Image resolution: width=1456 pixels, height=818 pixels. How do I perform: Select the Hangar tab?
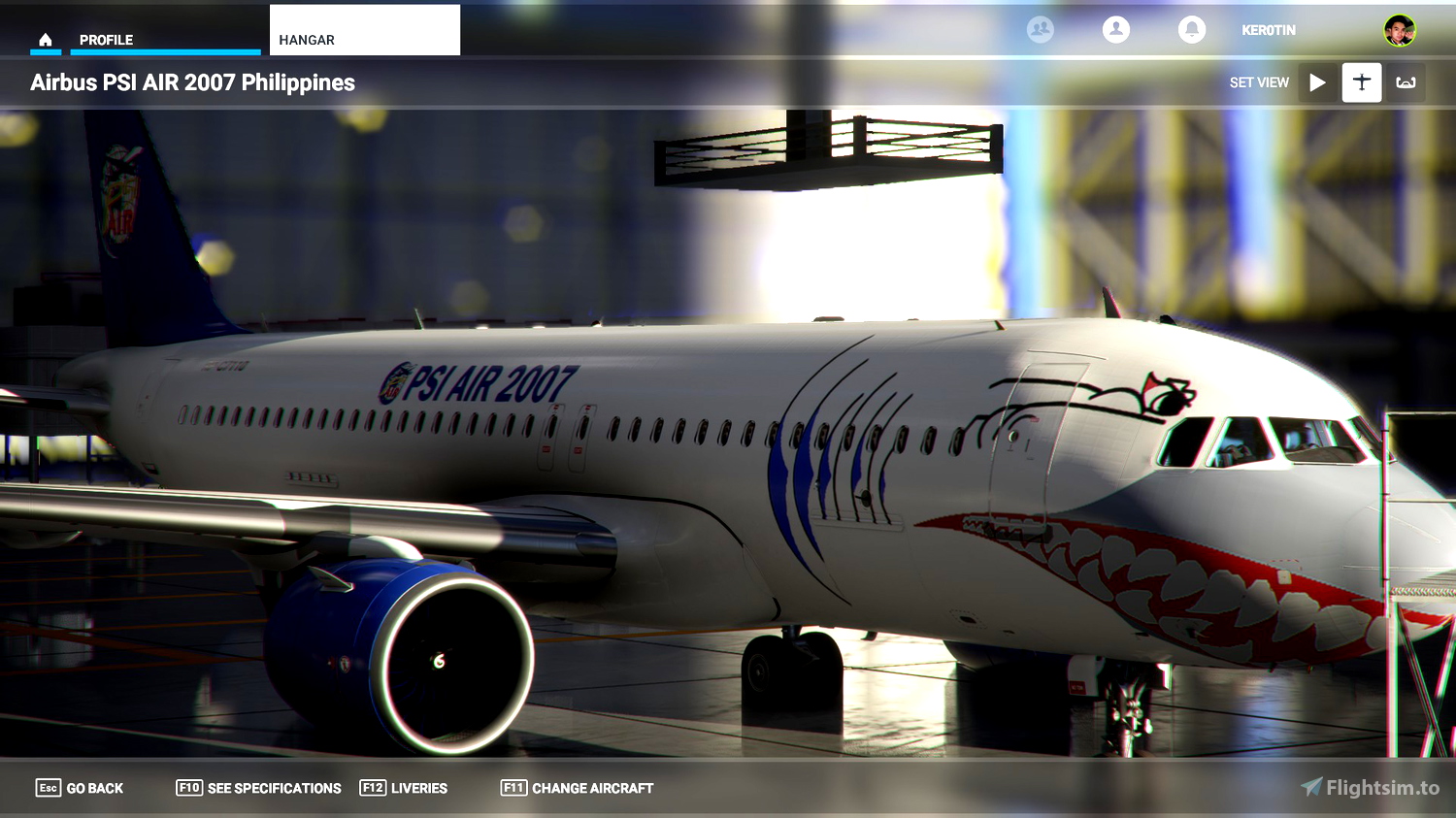pyautogui.click(x=307, y=40)
